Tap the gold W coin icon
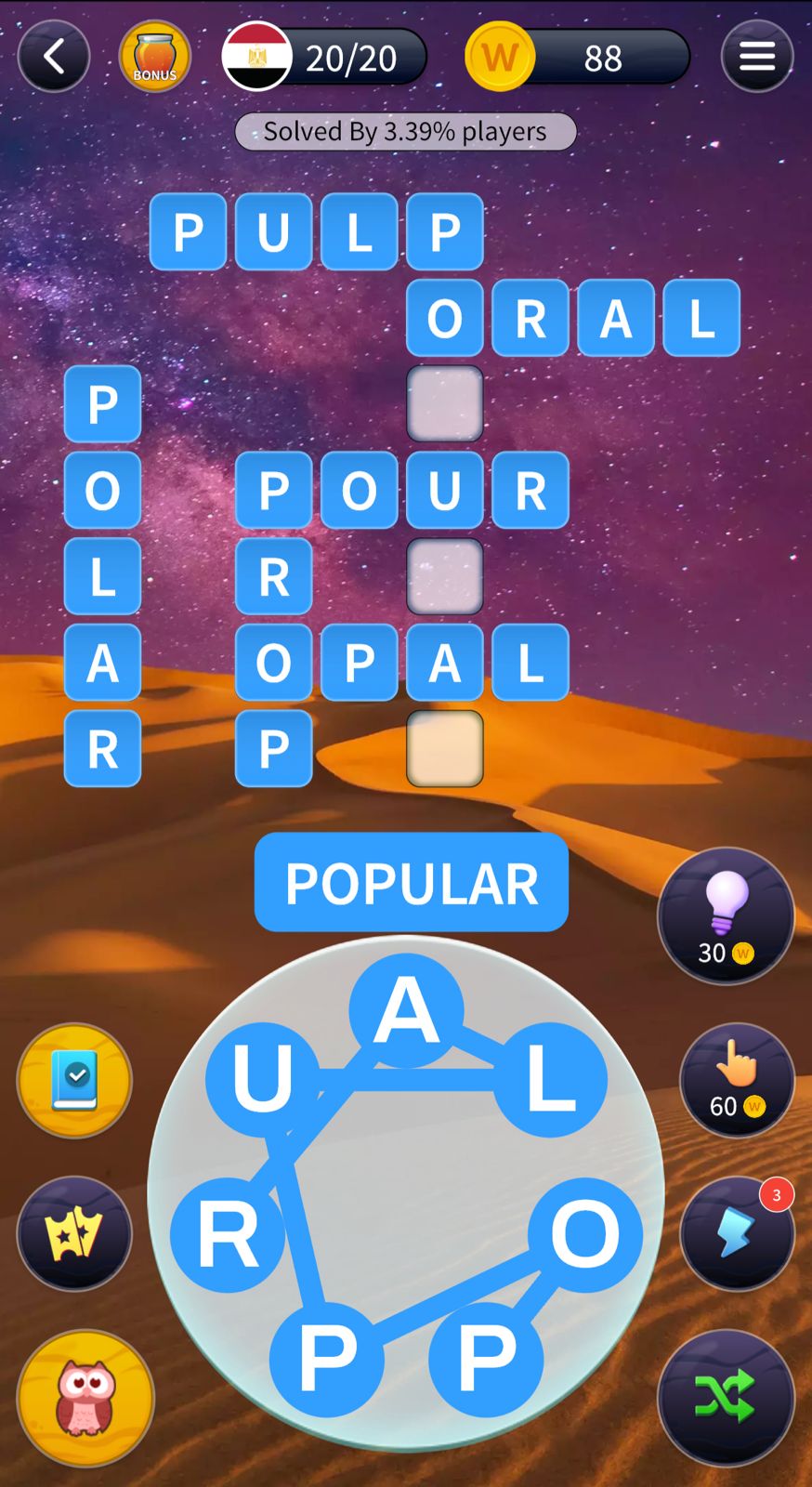 (500, 57)
